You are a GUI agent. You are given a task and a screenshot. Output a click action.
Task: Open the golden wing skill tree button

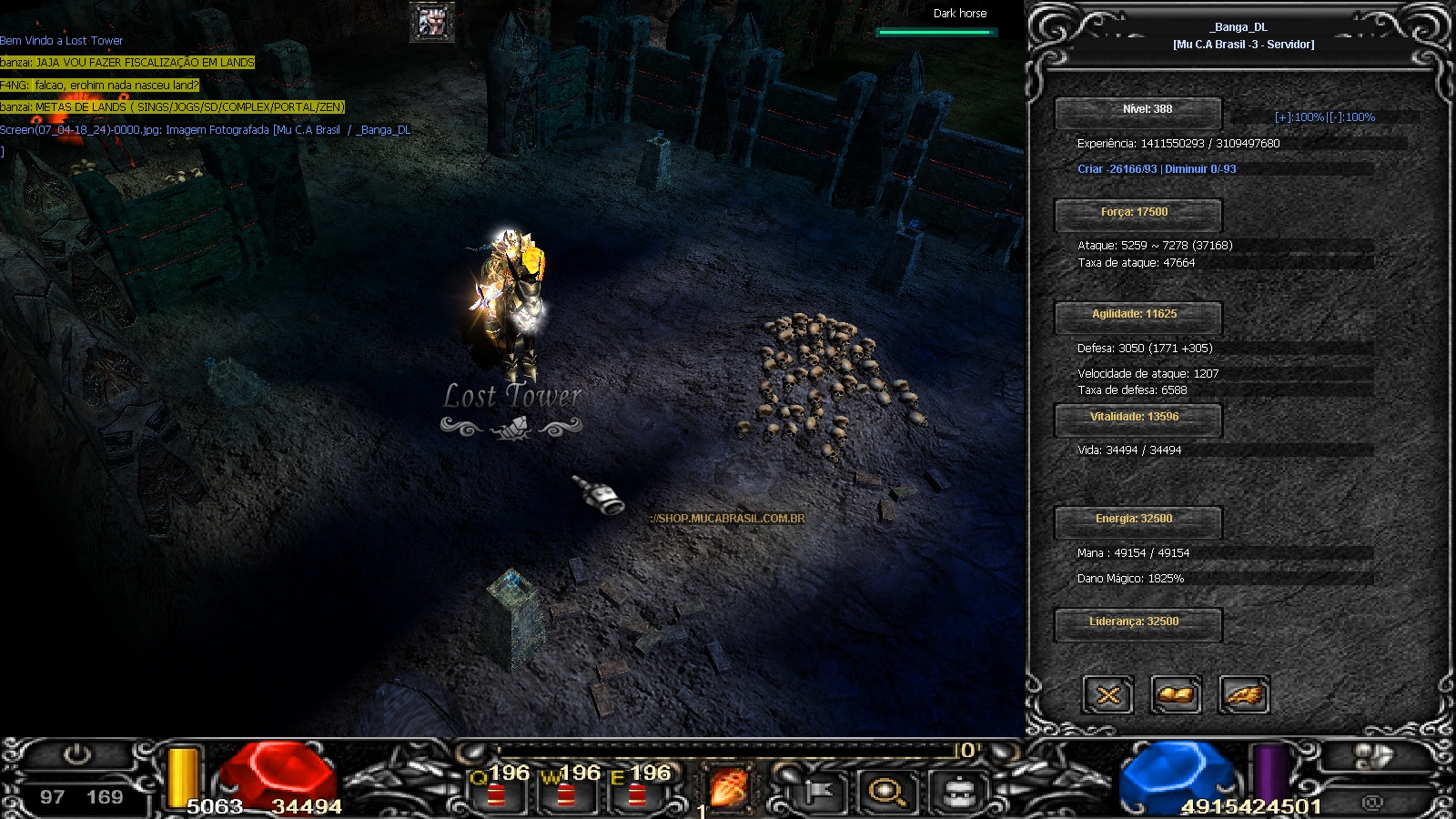[1243, 696]
